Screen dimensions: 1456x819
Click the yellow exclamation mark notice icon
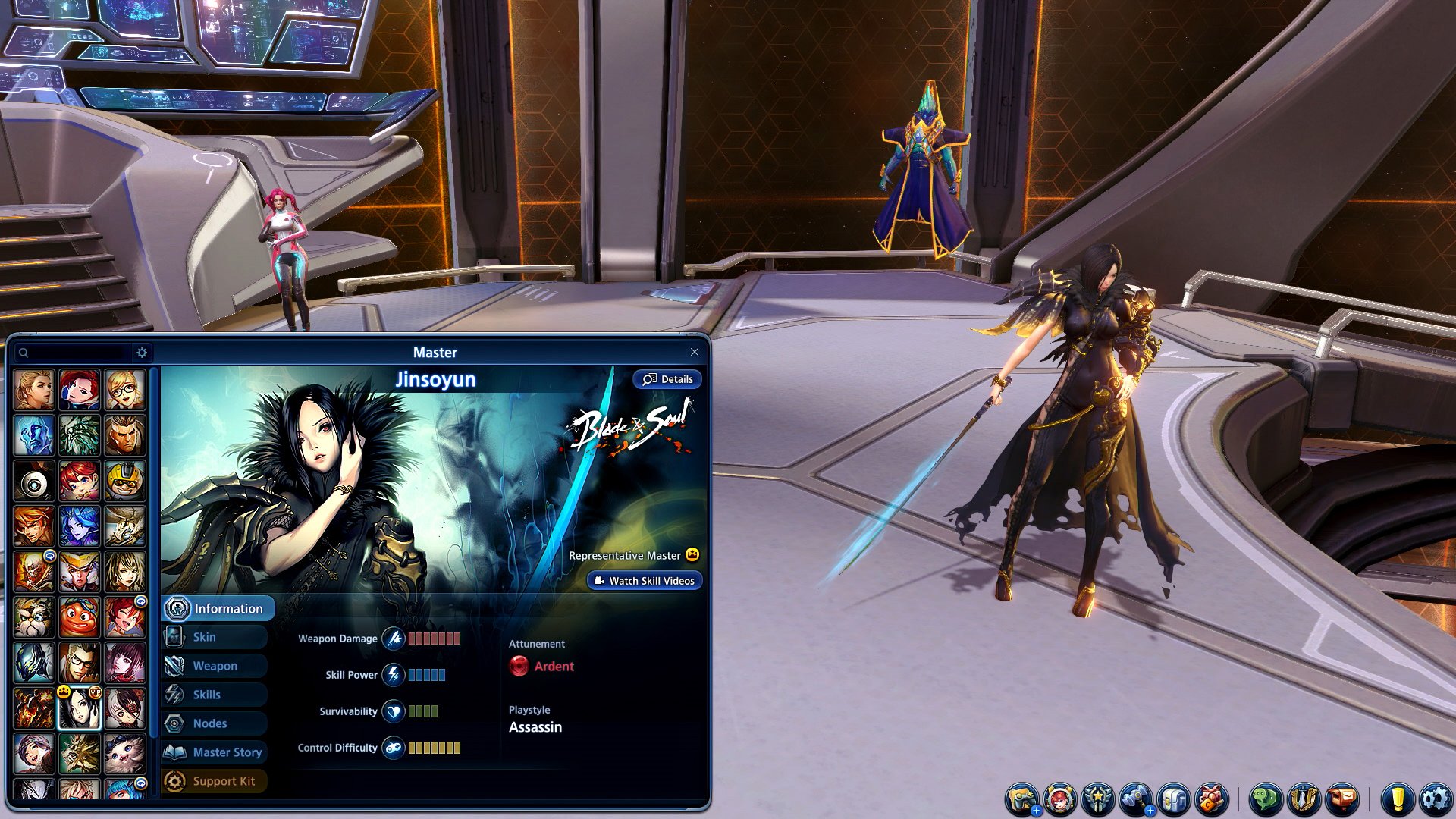pyautogui.click(x=1398, y=799)
